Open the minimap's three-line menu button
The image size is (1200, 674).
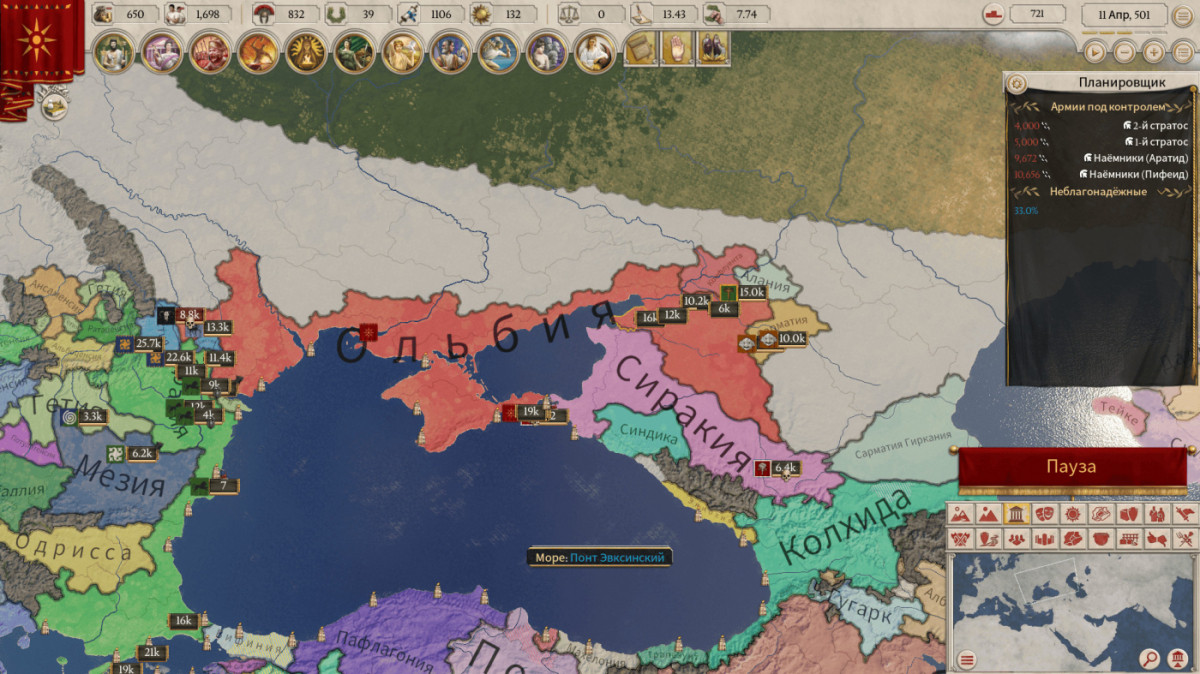[966, 659]
